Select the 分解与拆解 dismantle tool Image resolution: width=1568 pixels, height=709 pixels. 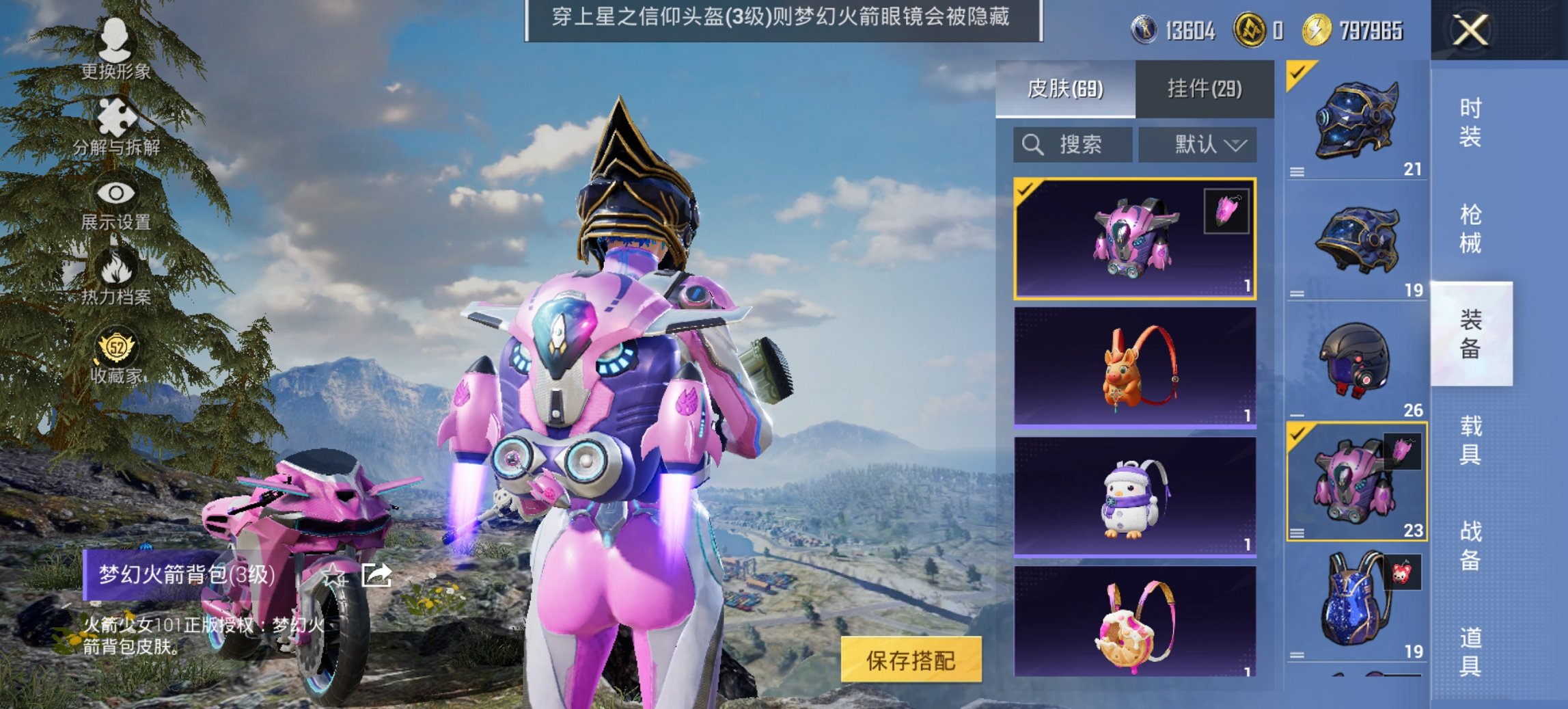click(x=116, y=116)
